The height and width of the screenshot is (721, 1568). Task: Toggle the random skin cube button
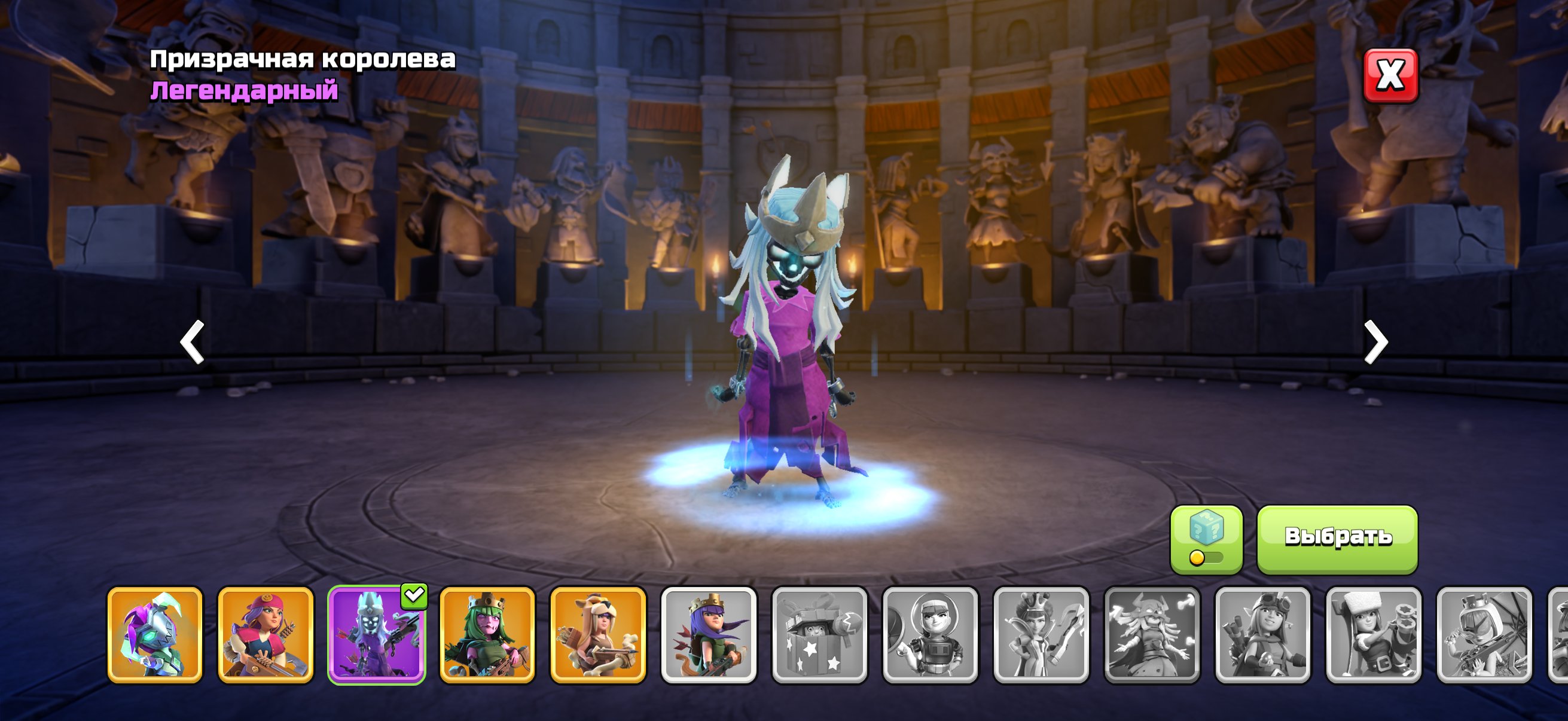click(1206, 539)
